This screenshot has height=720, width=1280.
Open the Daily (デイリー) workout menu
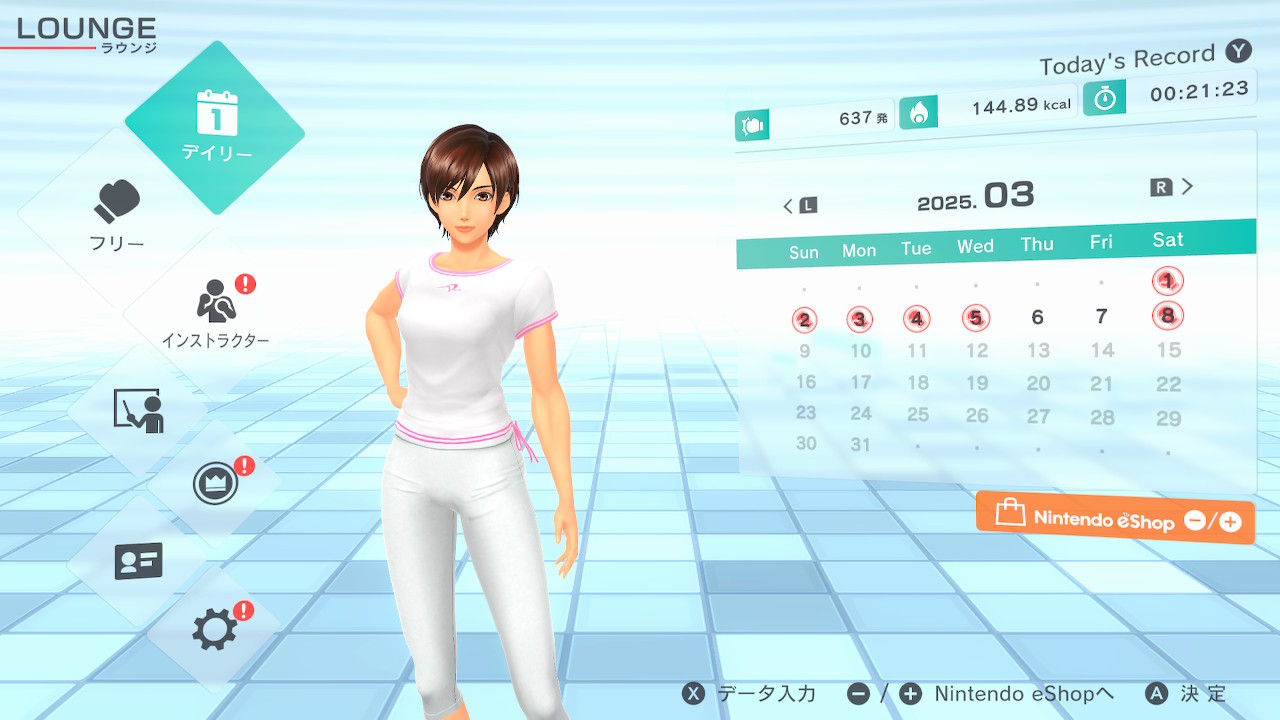click(x=215, y=127)
